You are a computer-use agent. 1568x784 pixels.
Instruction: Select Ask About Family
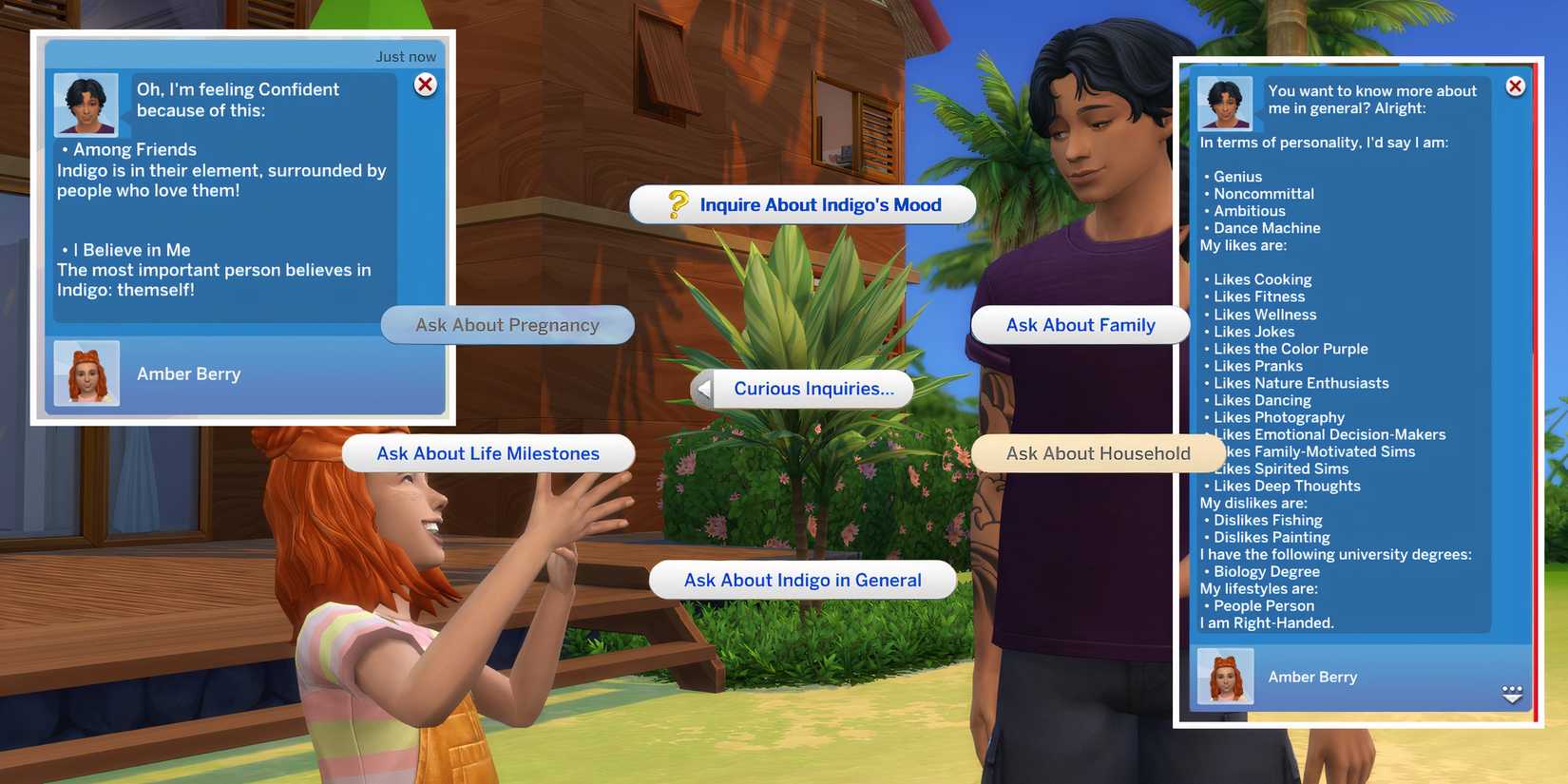[x=1080, y=324]
